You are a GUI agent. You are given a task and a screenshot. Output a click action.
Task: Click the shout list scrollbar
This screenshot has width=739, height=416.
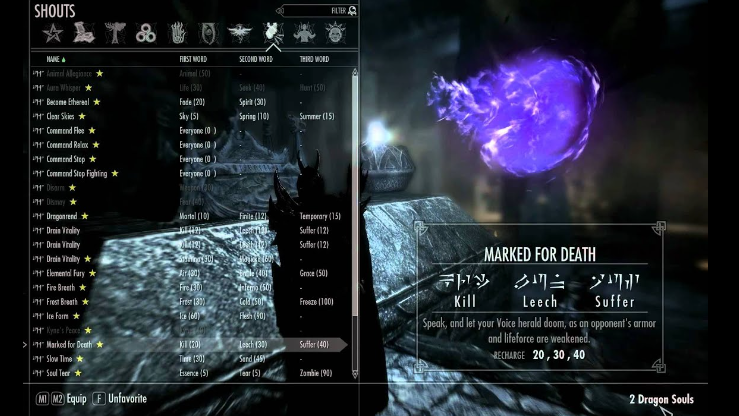(355, 200)
